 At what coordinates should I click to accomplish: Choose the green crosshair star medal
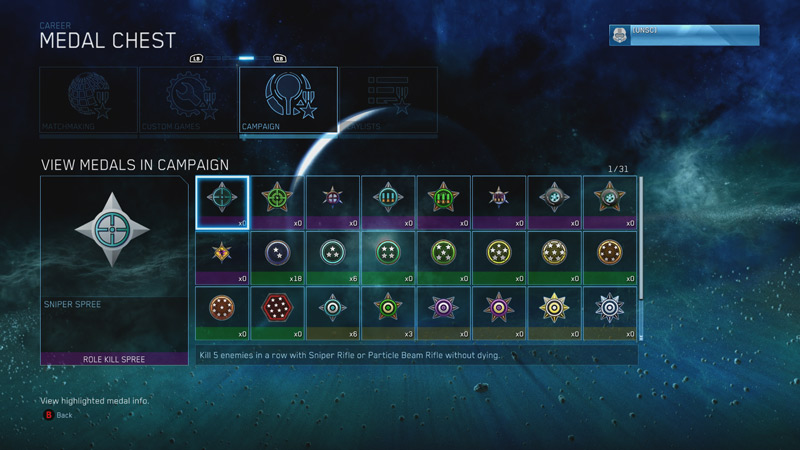click(x=277, y=203)
